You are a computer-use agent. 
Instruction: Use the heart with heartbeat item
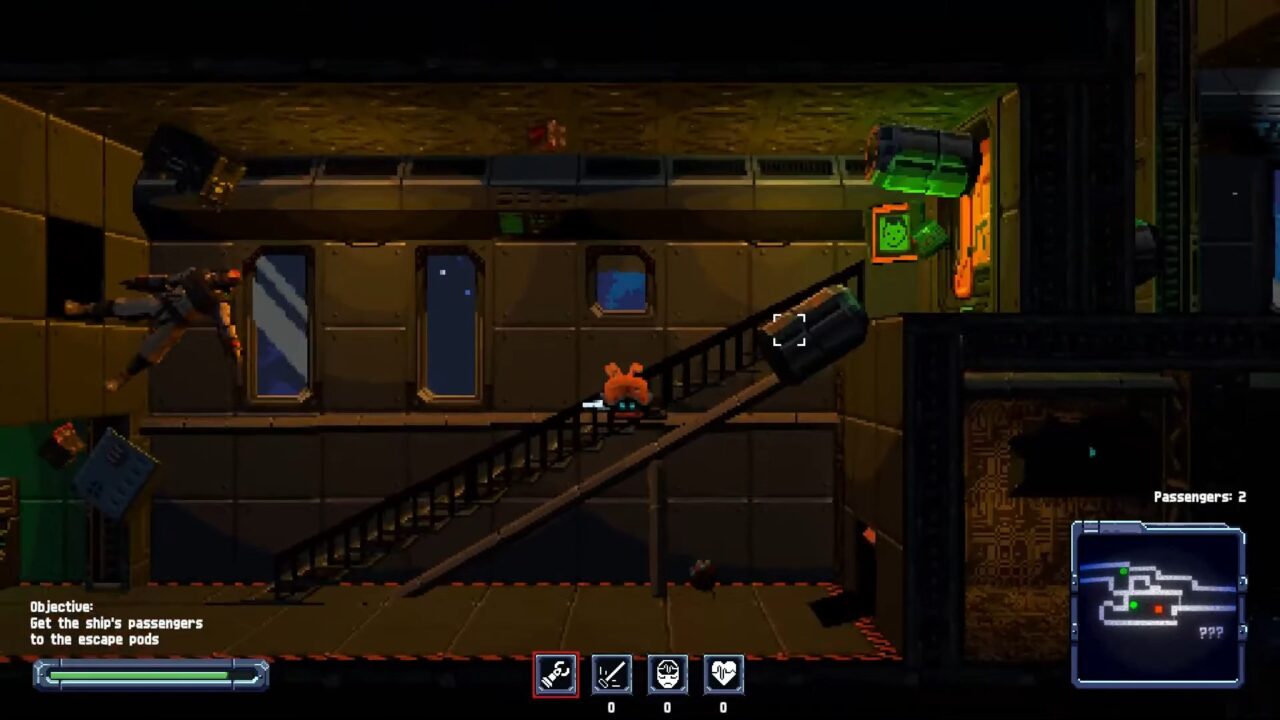click(723, 674)
